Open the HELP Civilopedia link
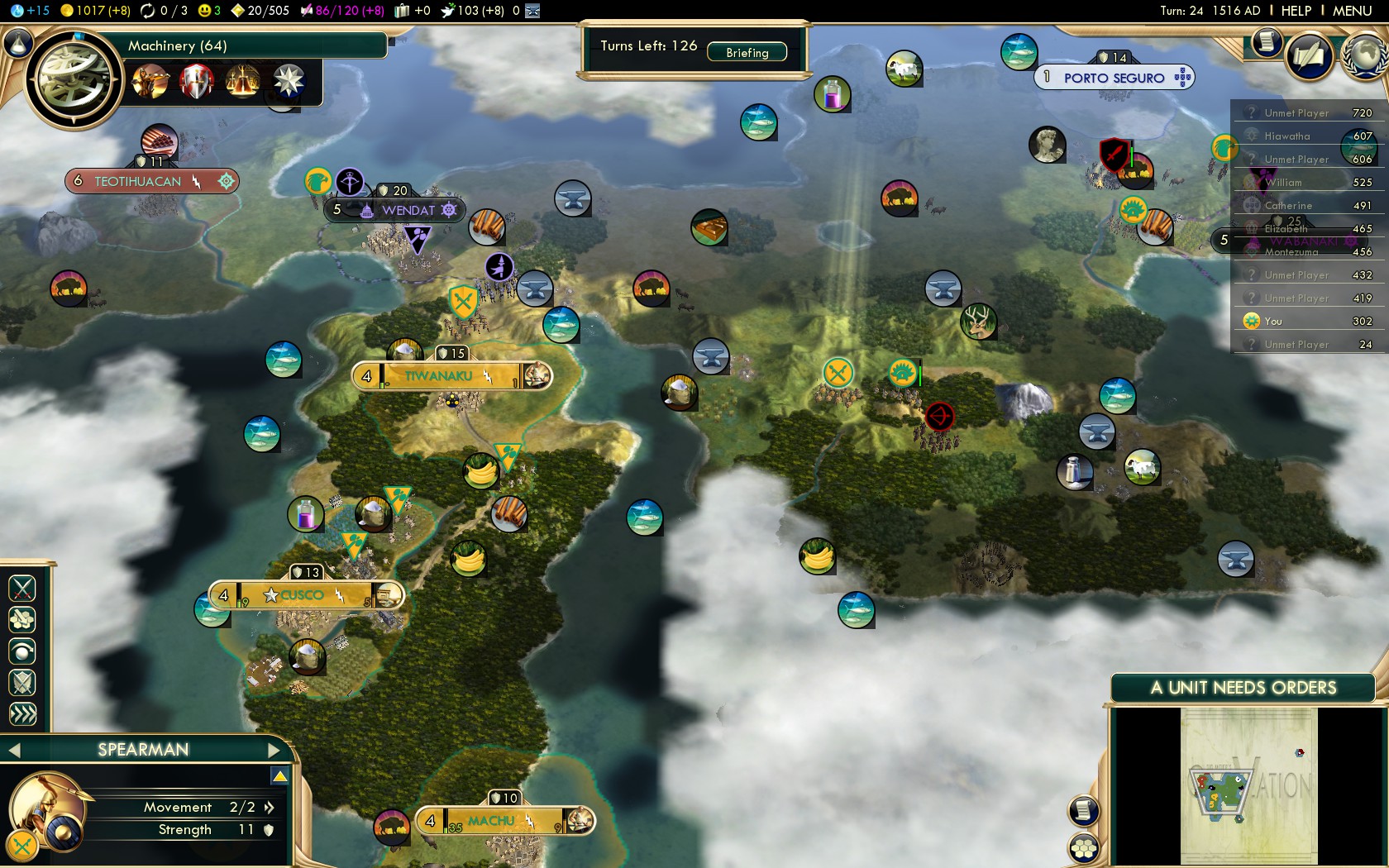Screen dimensions: 1389x868 point(1296,11)
